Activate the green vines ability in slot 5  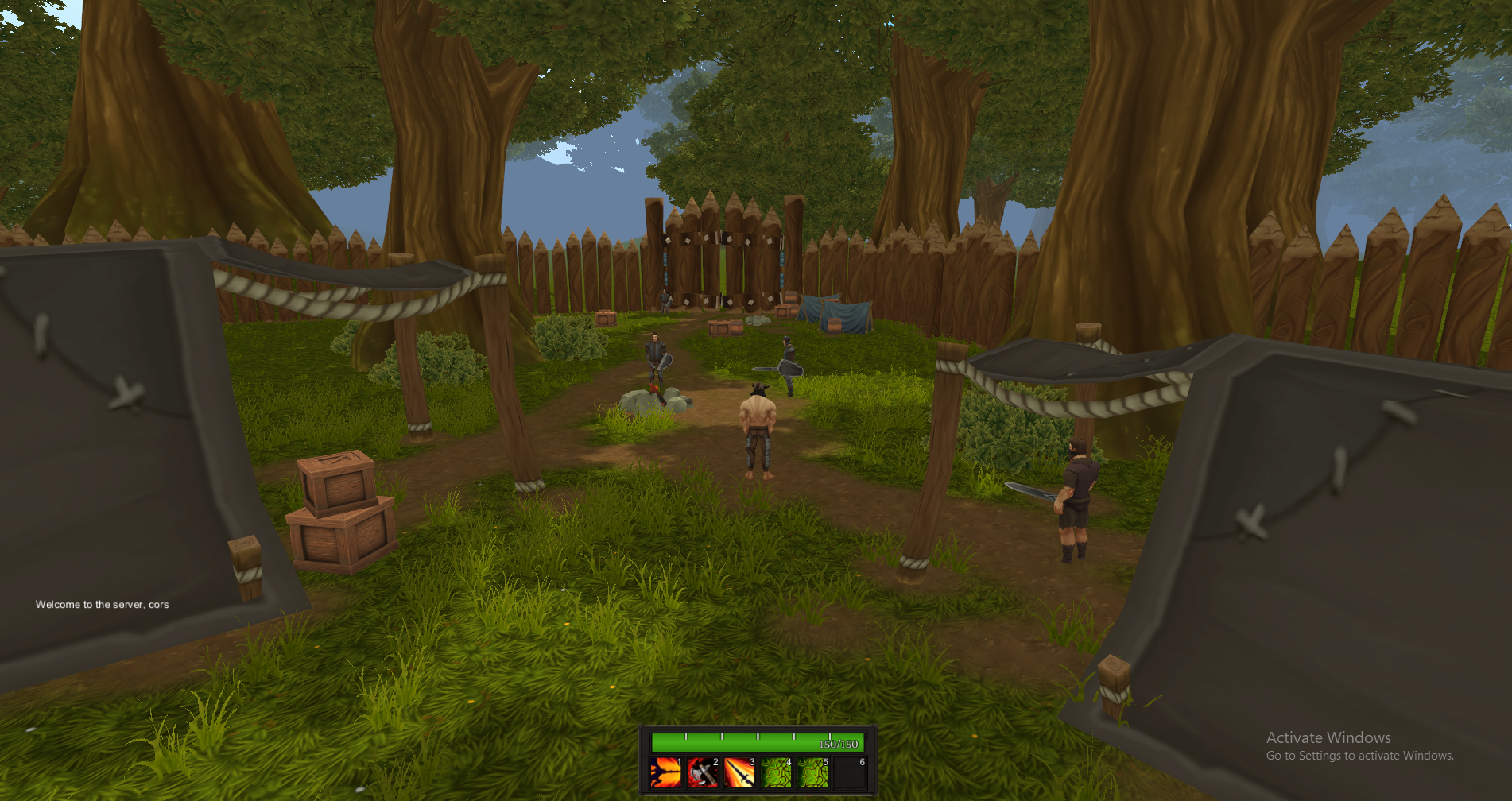coord(813,772)
